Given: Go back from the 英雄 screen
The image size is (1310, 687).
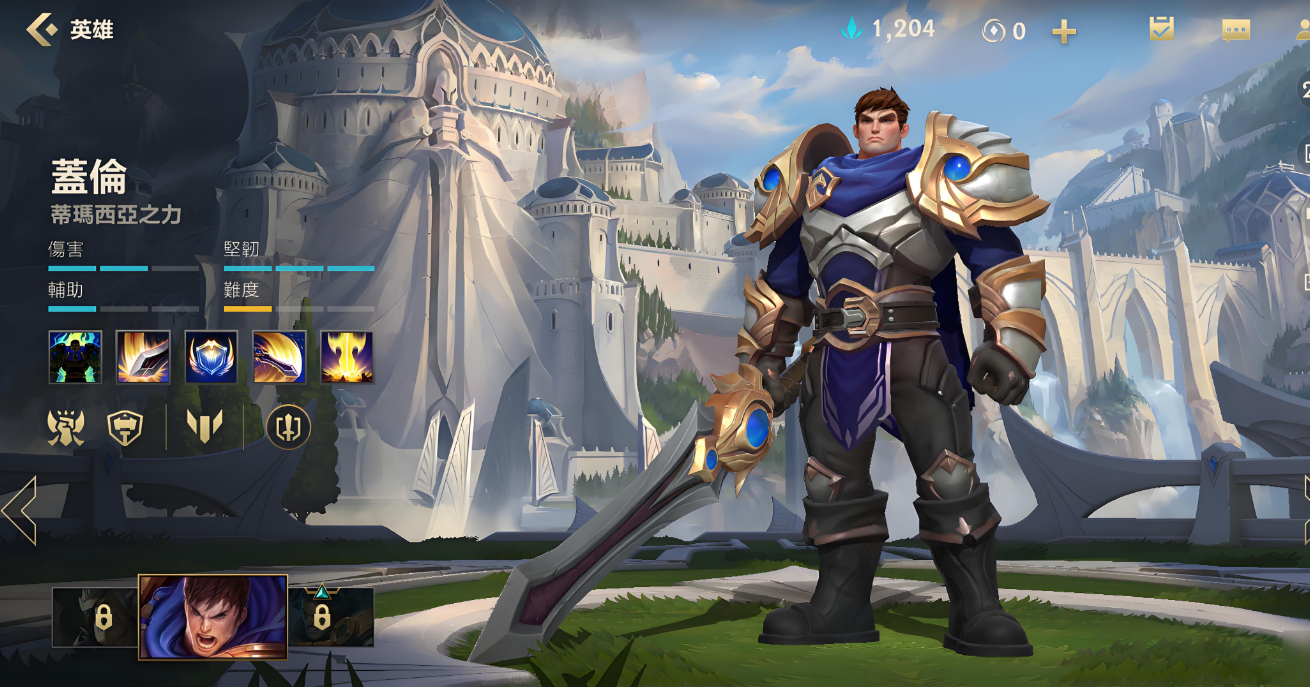Looking at the screenshot, I should [42, 30].
